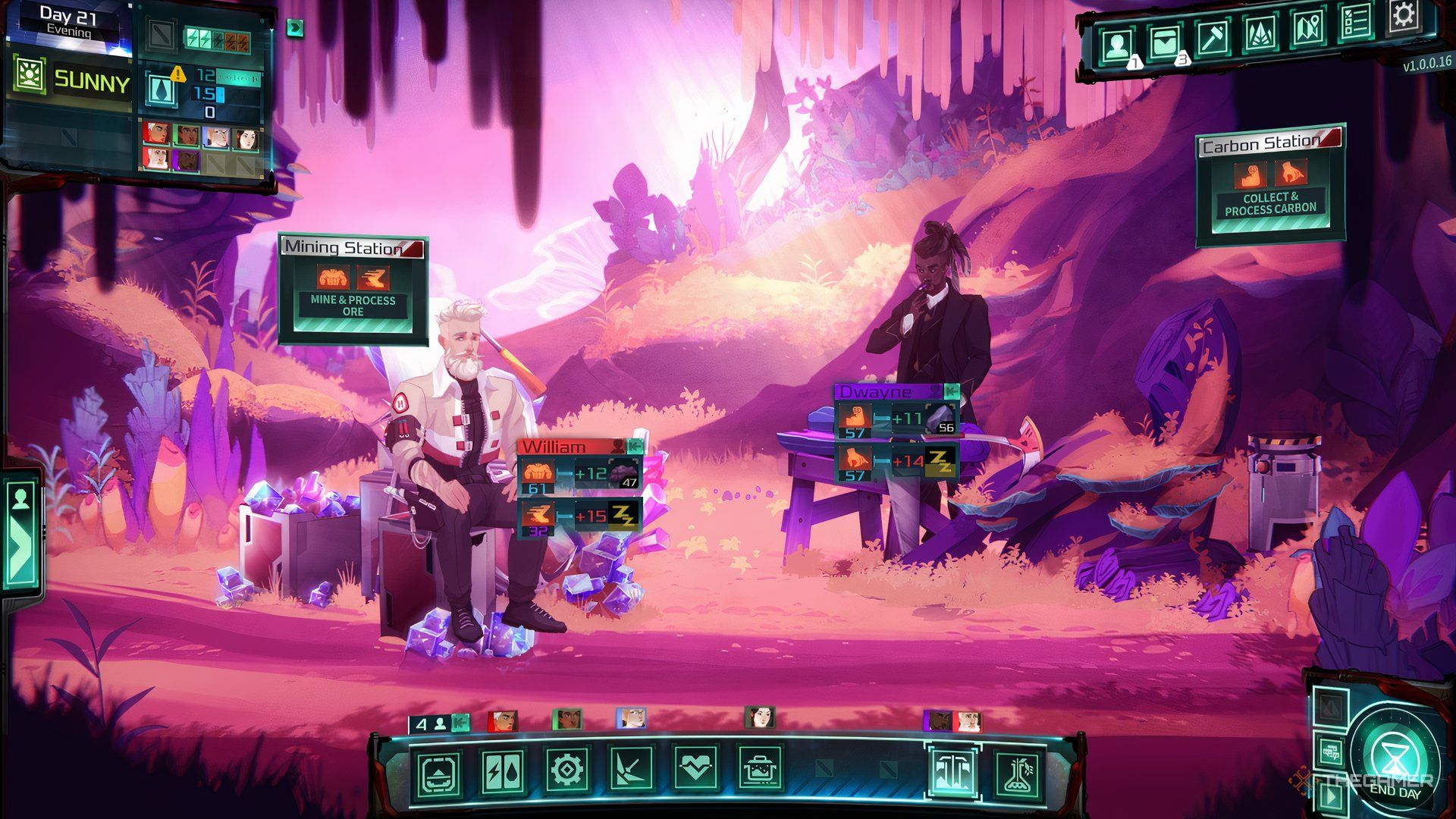Select the Carbon Station panel
The height and width of the screenshot is (819, 1456).
[x=1270, y=185]
